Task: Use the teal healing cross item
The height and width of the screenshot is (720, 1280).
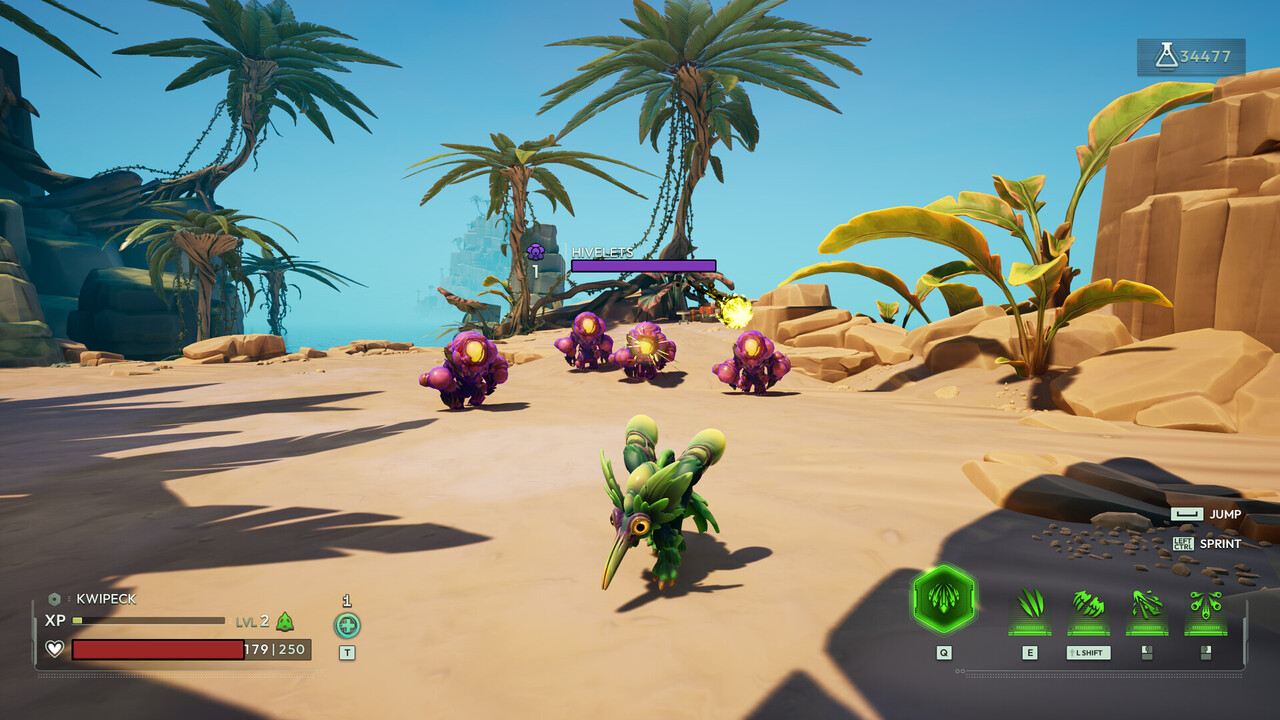Action: pyautogui.click(x=347, y=626)
